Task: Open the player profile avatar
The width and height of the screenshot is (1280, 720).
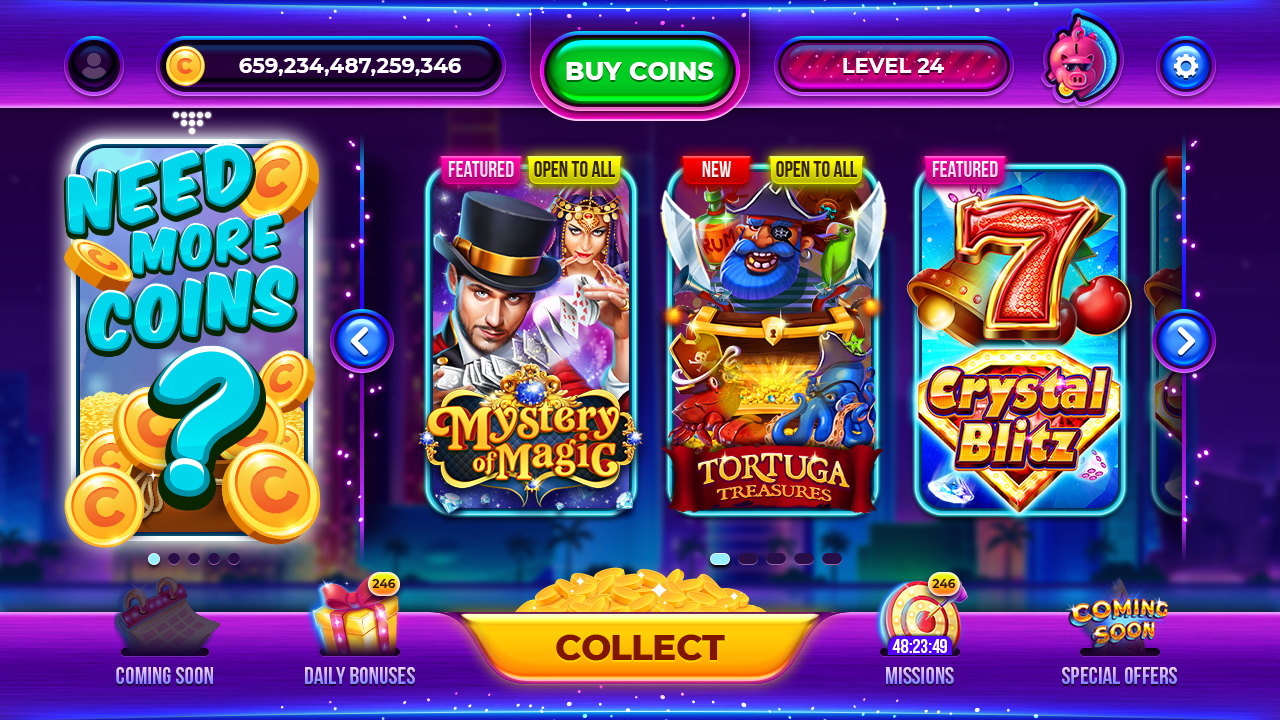Action: click(94, 66)
